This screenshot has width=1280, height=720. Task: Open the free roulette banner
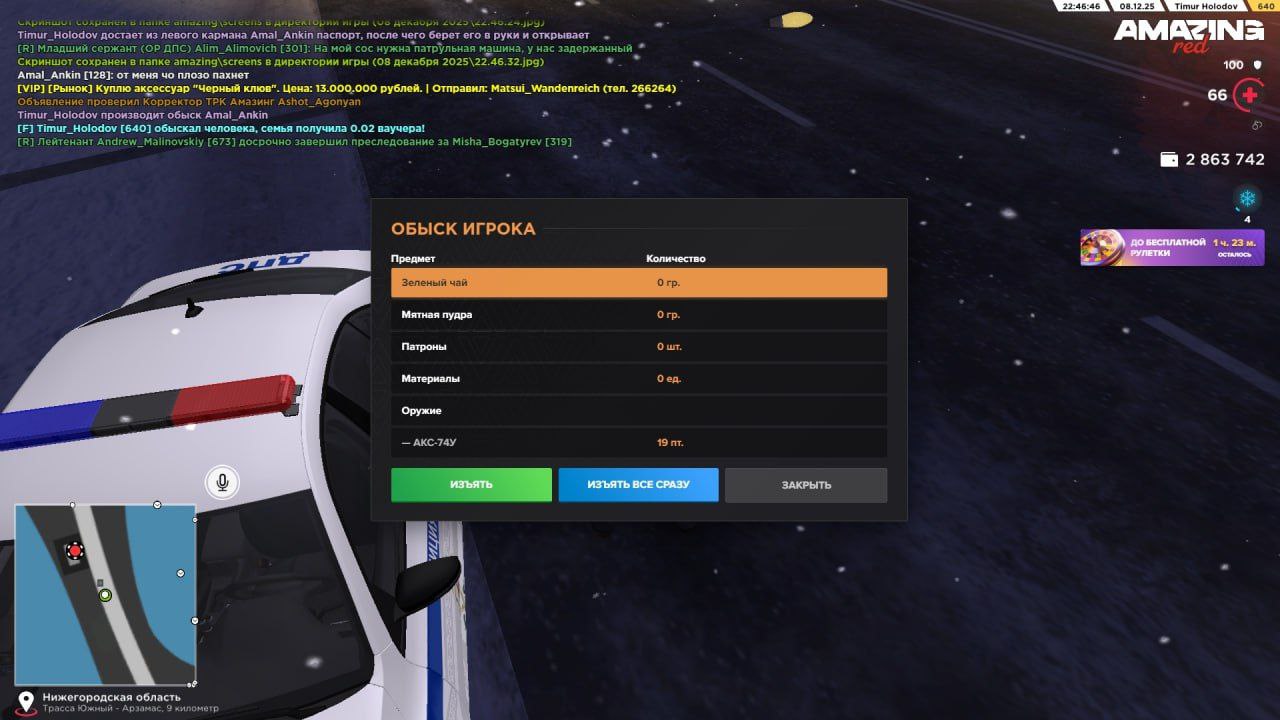(x=1171, y=248)
